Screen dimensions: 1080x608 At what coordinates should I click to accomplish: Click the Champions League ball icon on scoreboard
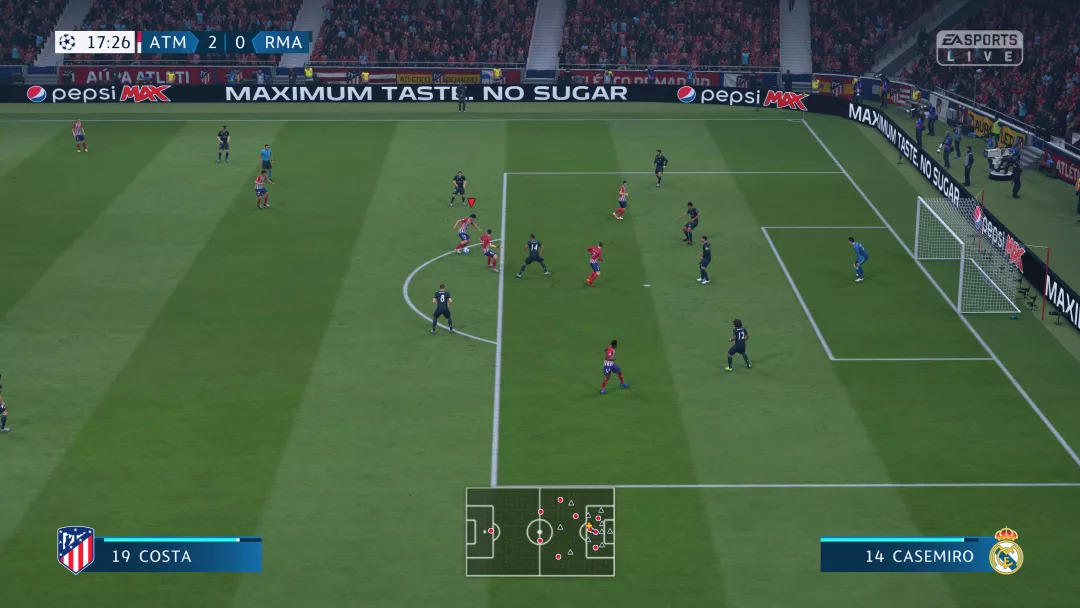[x=68, y=42]
